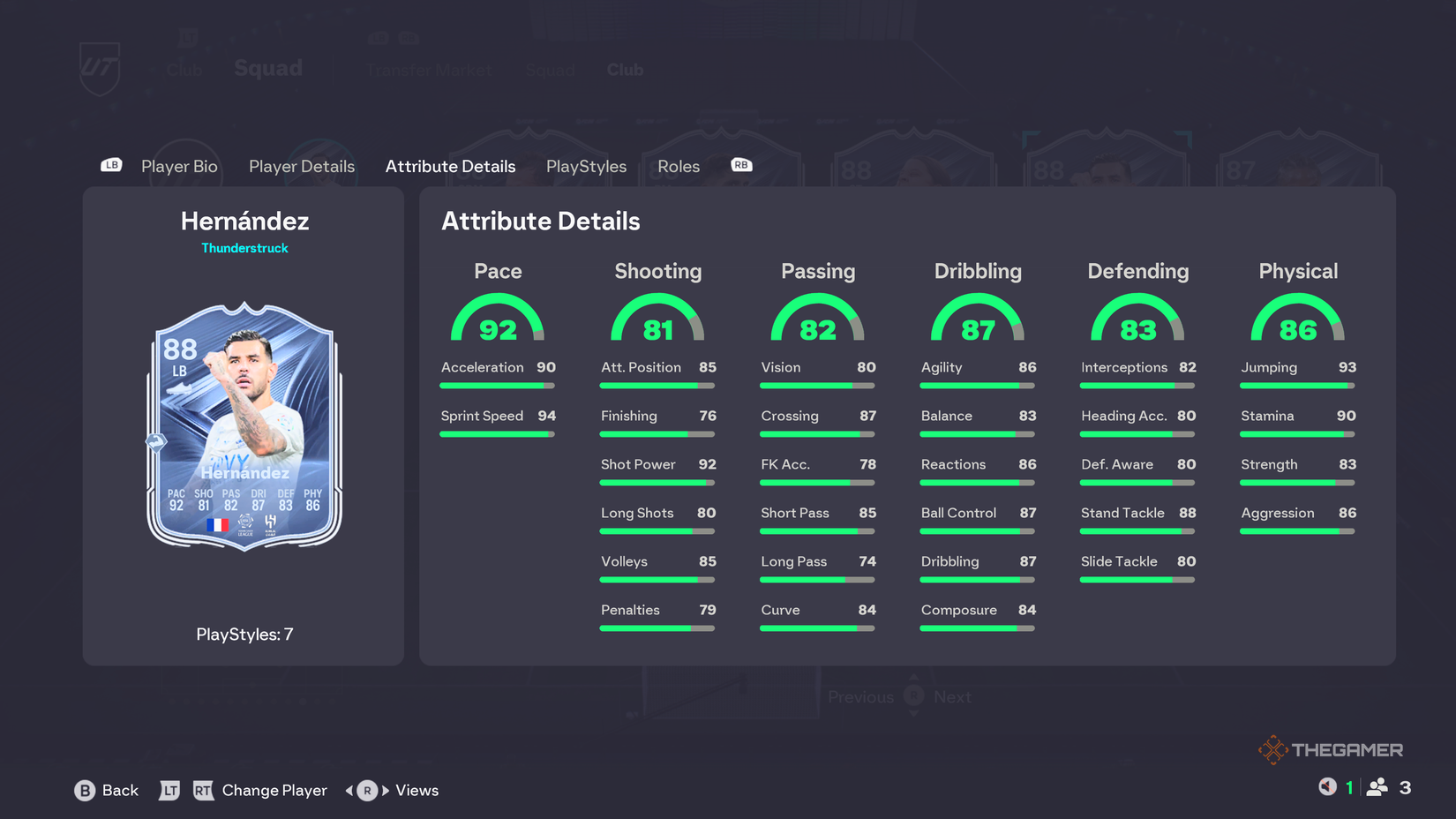Open the PlayStyles tab
Screen dimensions: 1456x819
click(586, 166)
